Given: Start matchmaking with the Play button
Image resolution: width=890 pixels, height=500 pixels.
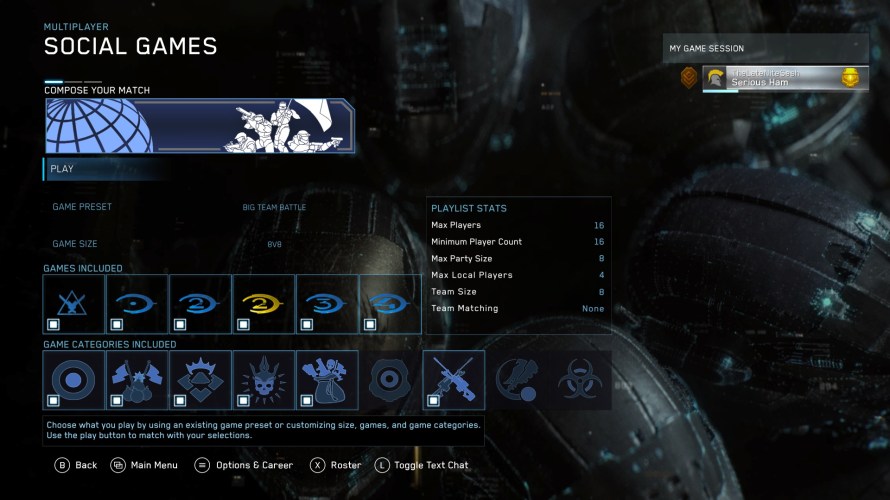Looking at the screenshot, I should [x=100, y=169].
